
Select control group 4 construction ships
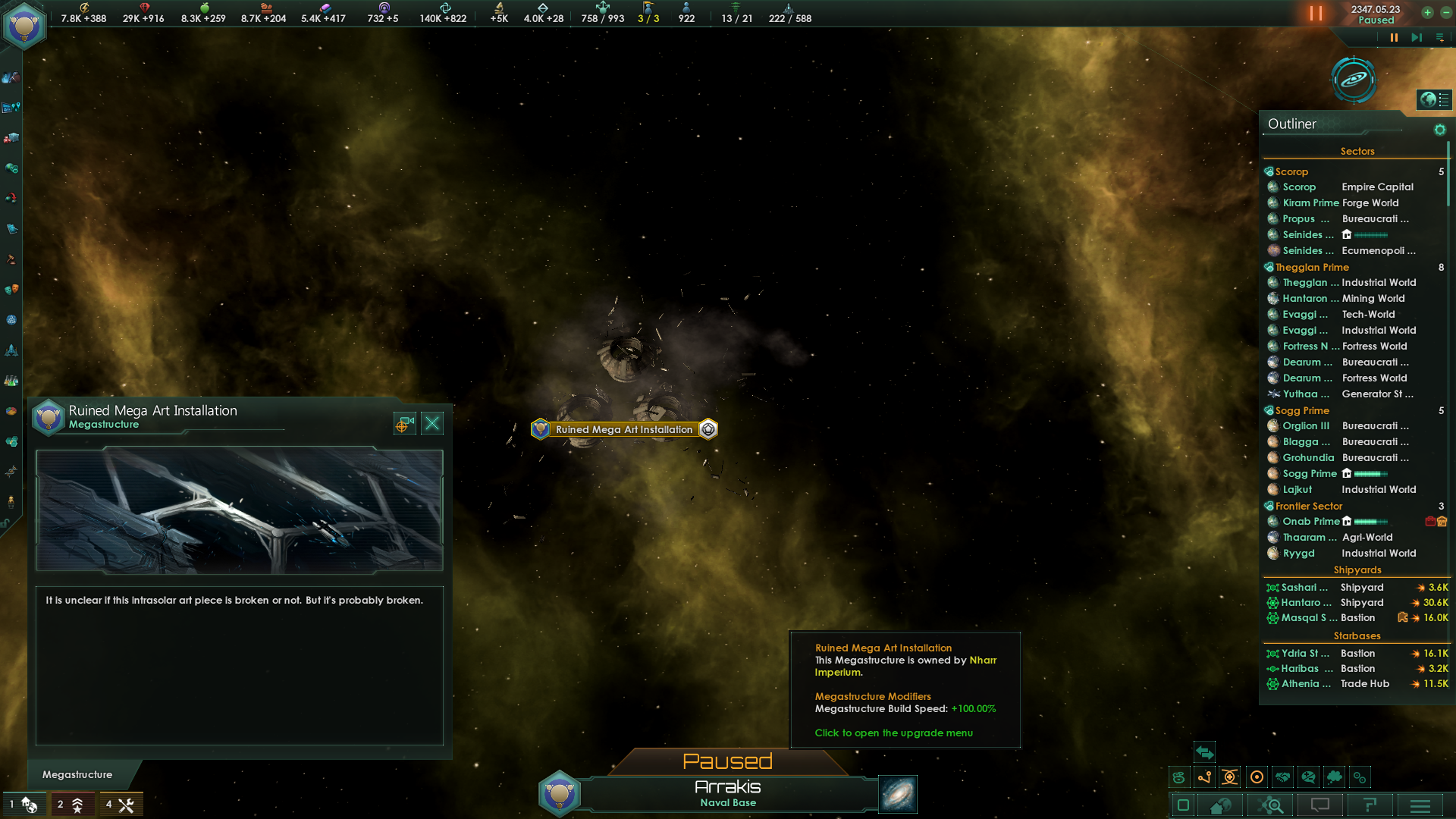(x=120, y=804)
